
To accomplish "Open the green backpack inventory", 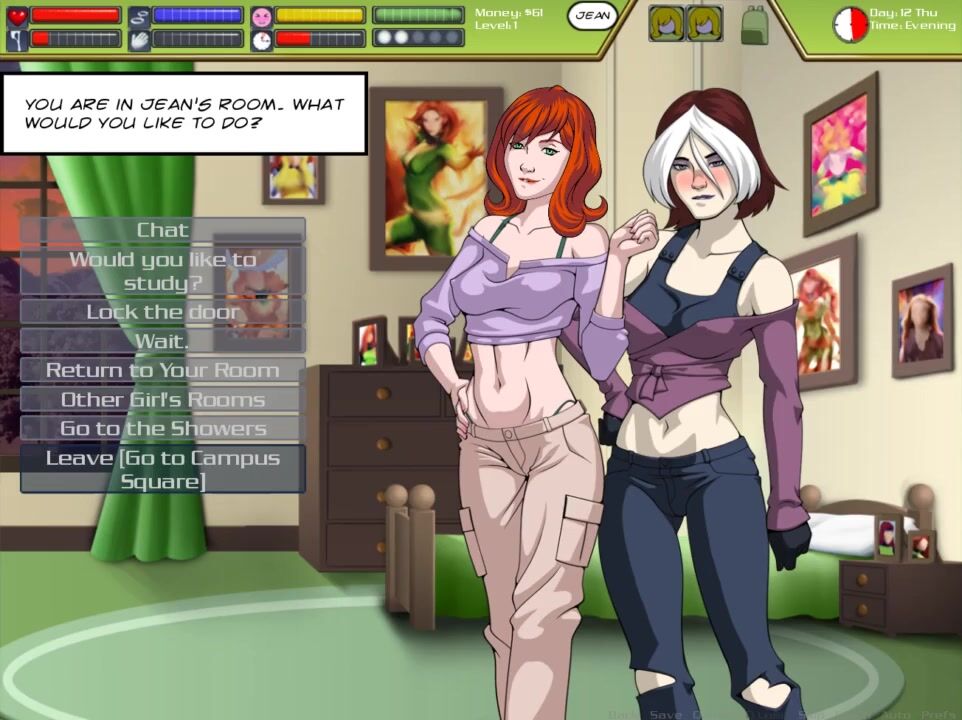I will pyautogui.click(x=755, y=24).
